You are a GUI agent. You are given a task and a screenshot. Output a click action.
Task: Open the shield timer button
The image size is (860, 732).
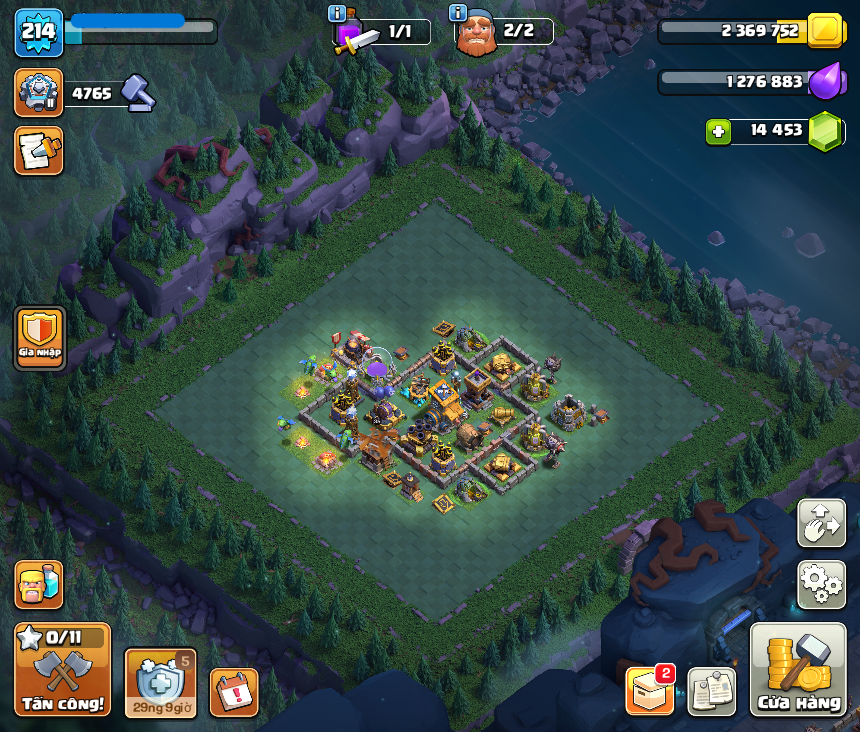[160, 683]
